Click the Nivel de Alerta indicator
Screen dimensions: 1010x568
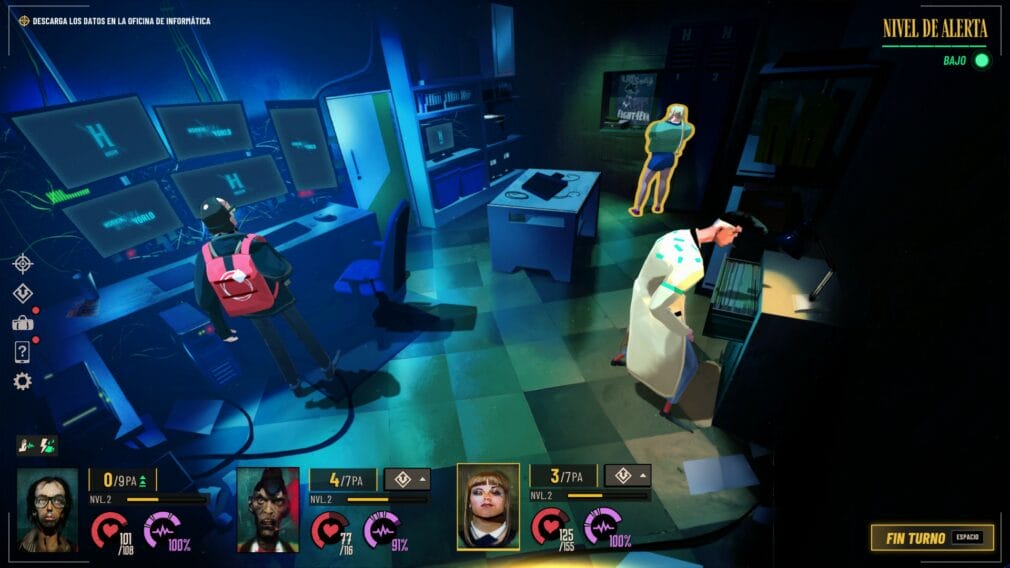[935, 29]
